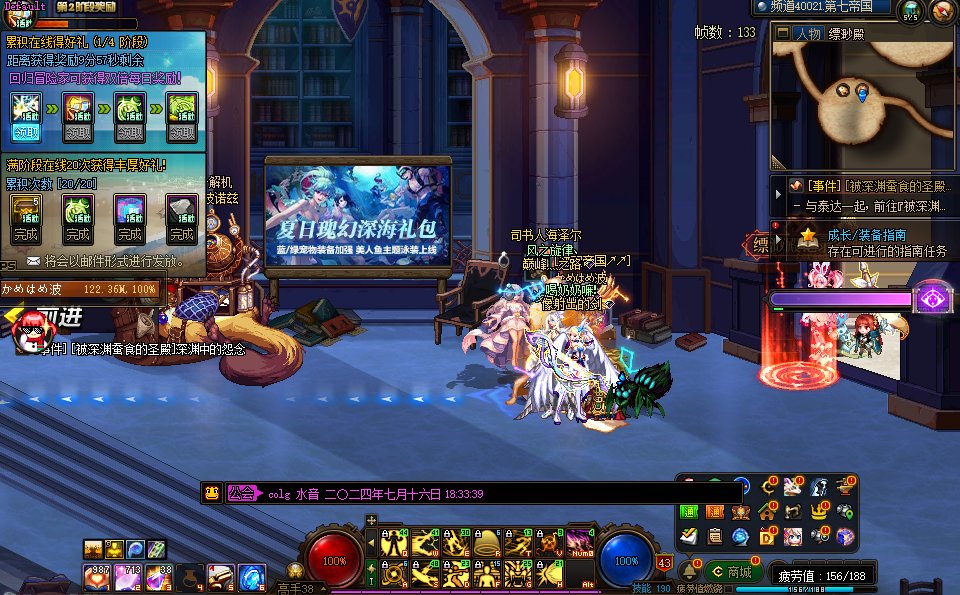Open the 商城 shop button
960x595 pixels.
click(x=731, y=572)
